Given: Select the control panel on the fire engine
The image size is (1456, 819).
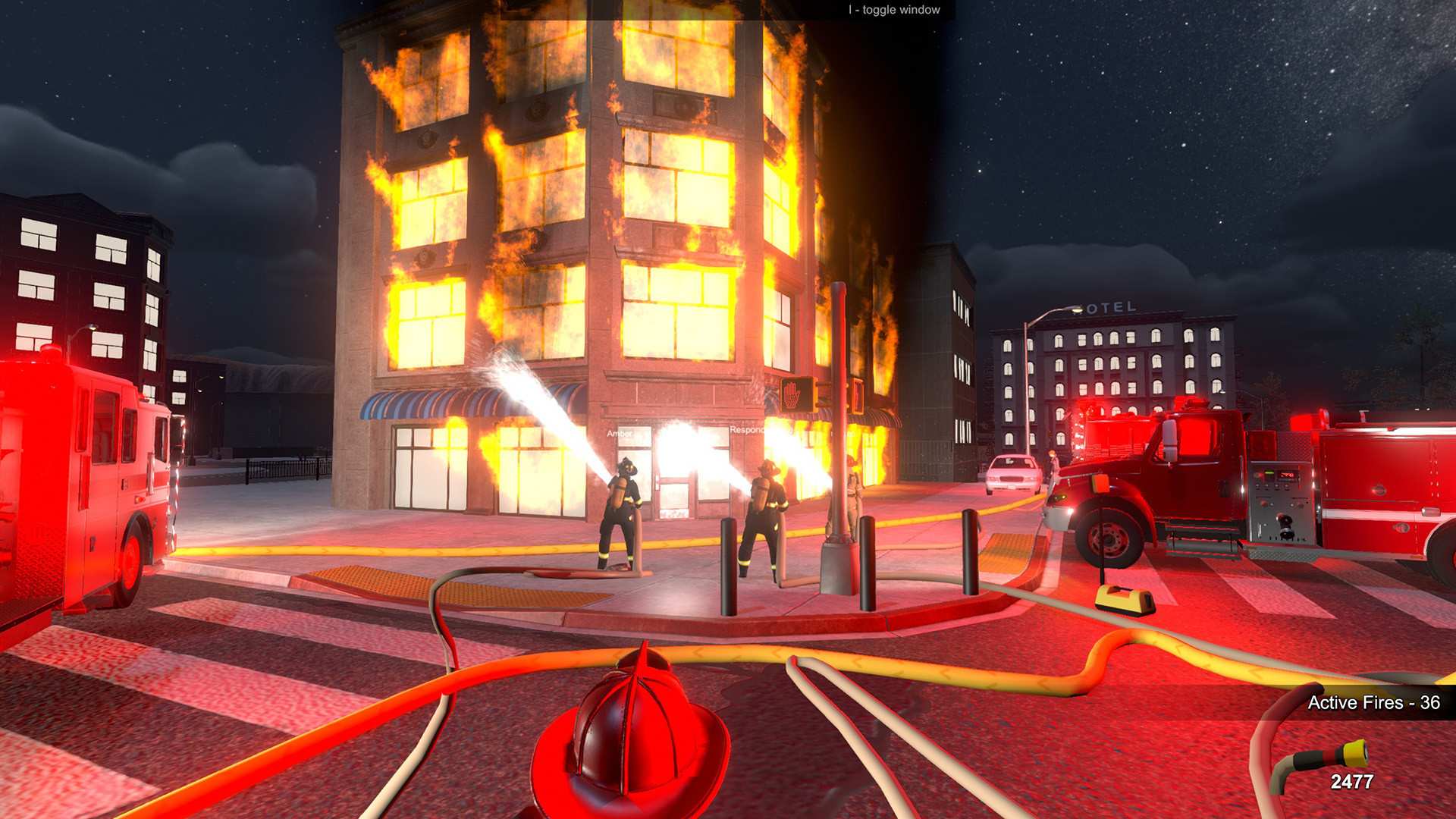Looking at the screenshot, I should point(1280,500).
